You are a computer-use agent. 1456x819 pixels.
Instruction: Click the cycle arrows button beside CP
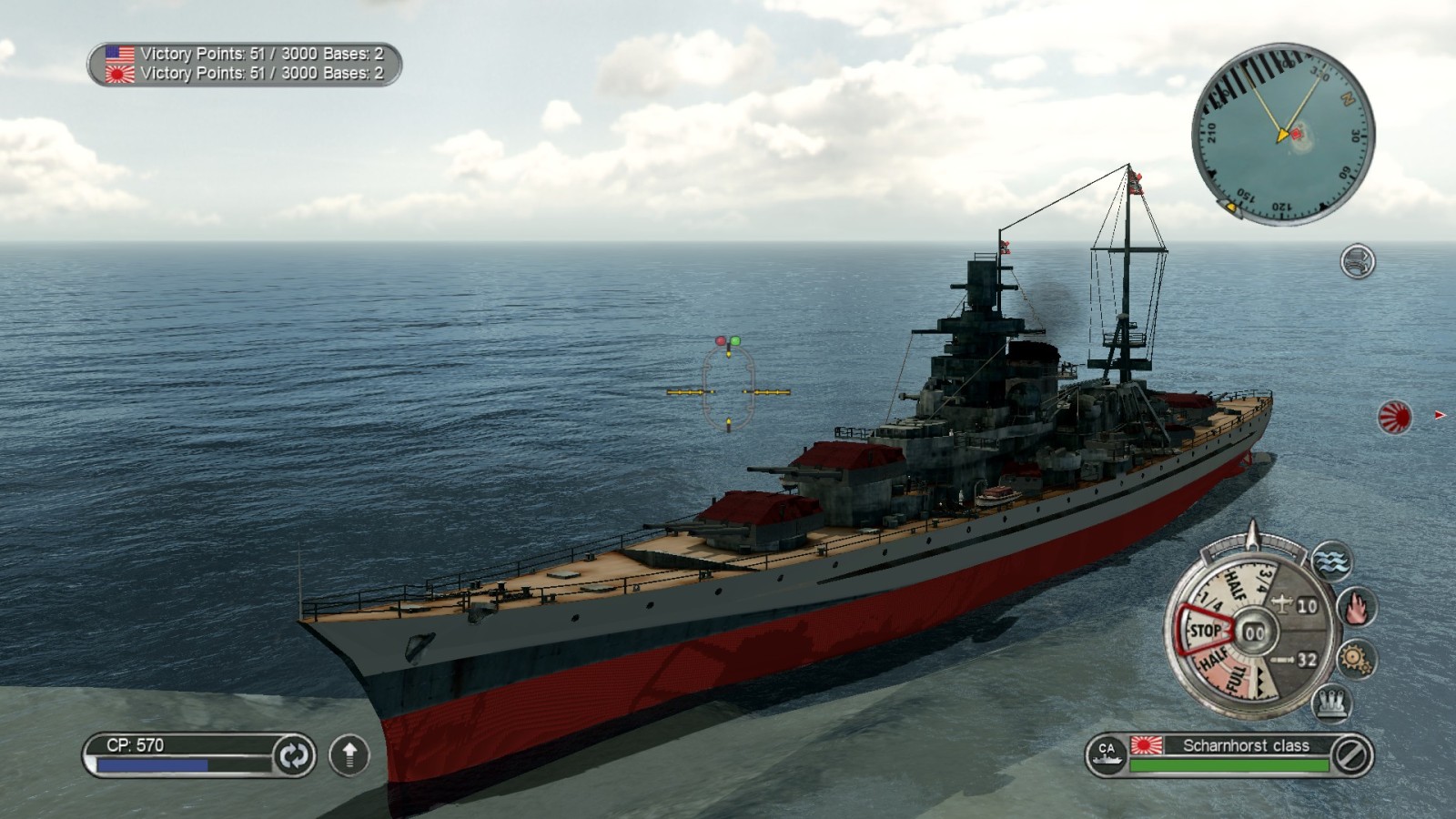point(293,755)
